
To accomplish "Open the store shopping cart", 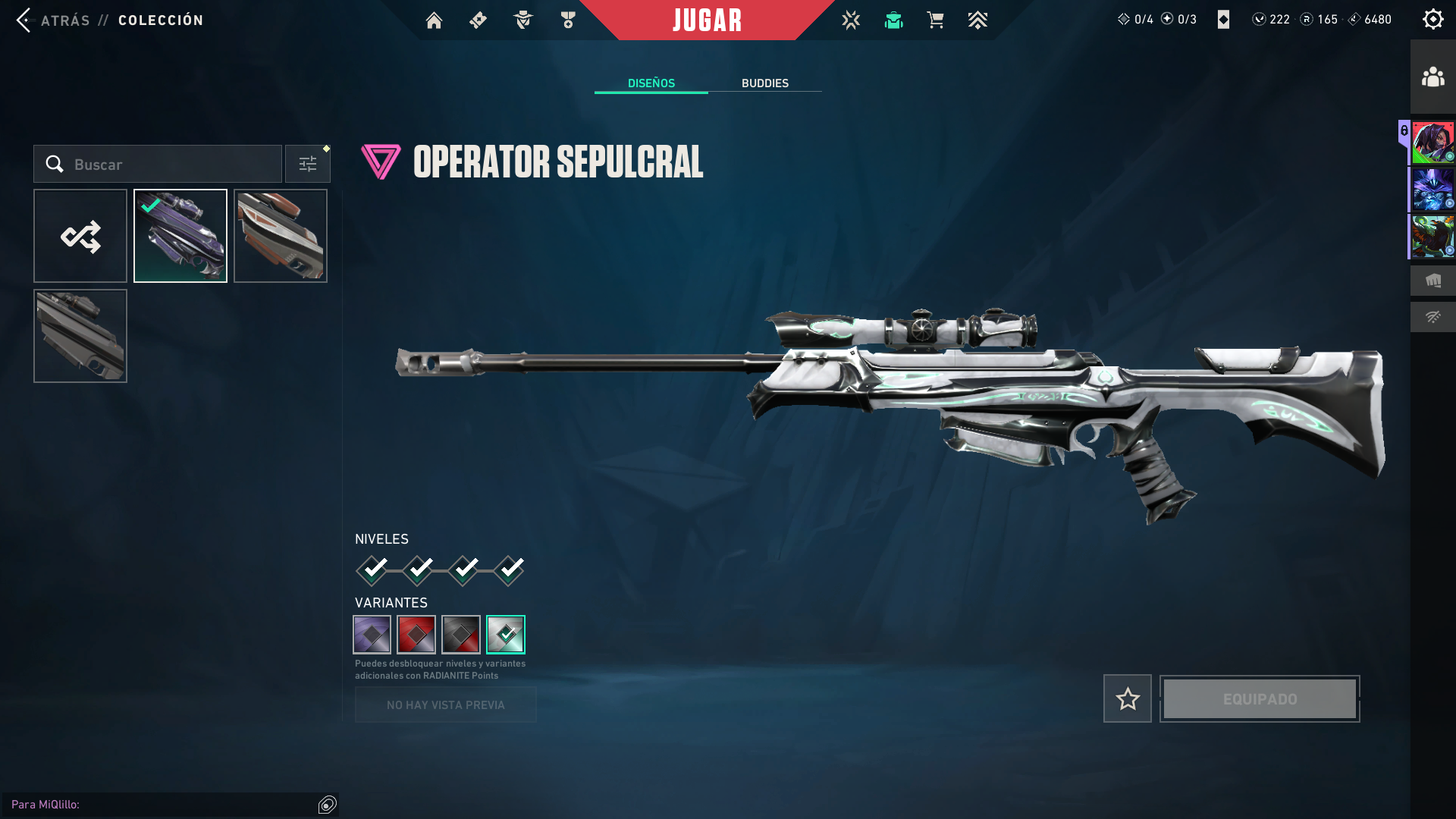I will coord(935,20).
